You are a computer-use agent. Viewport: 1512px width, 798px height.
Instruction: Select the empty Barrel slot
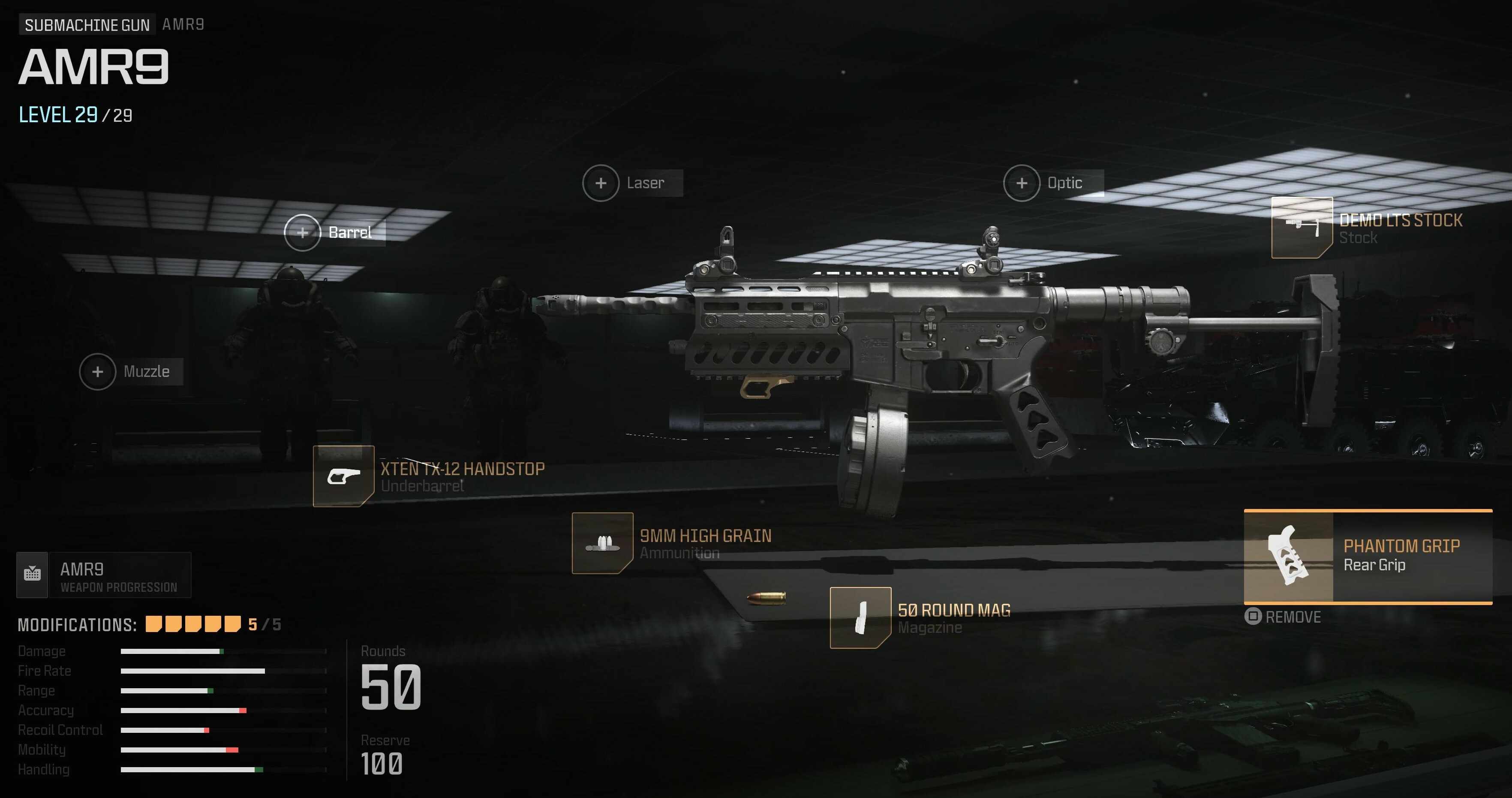(302, 232)
